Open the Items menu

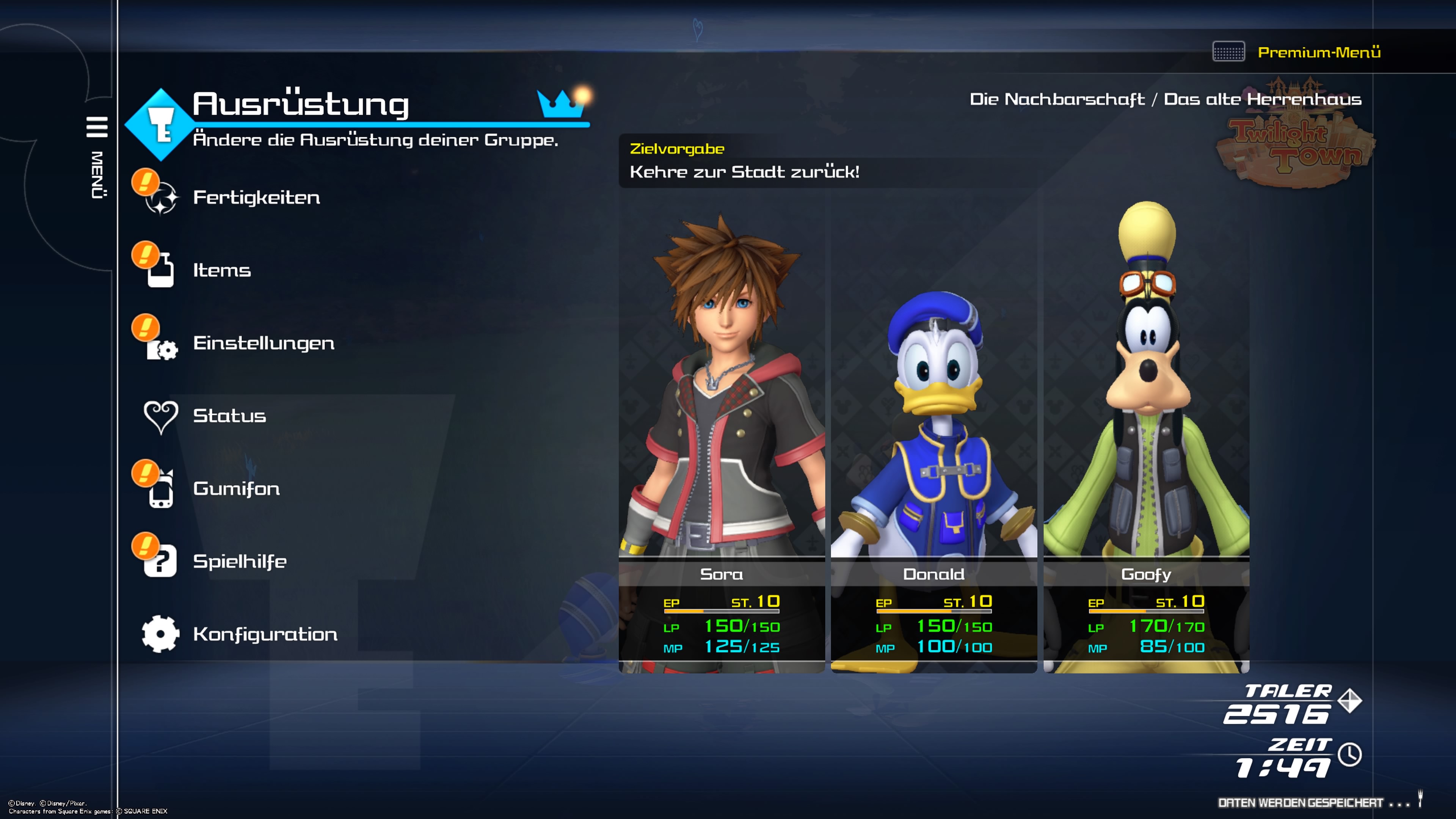click(x=221, y=270)
